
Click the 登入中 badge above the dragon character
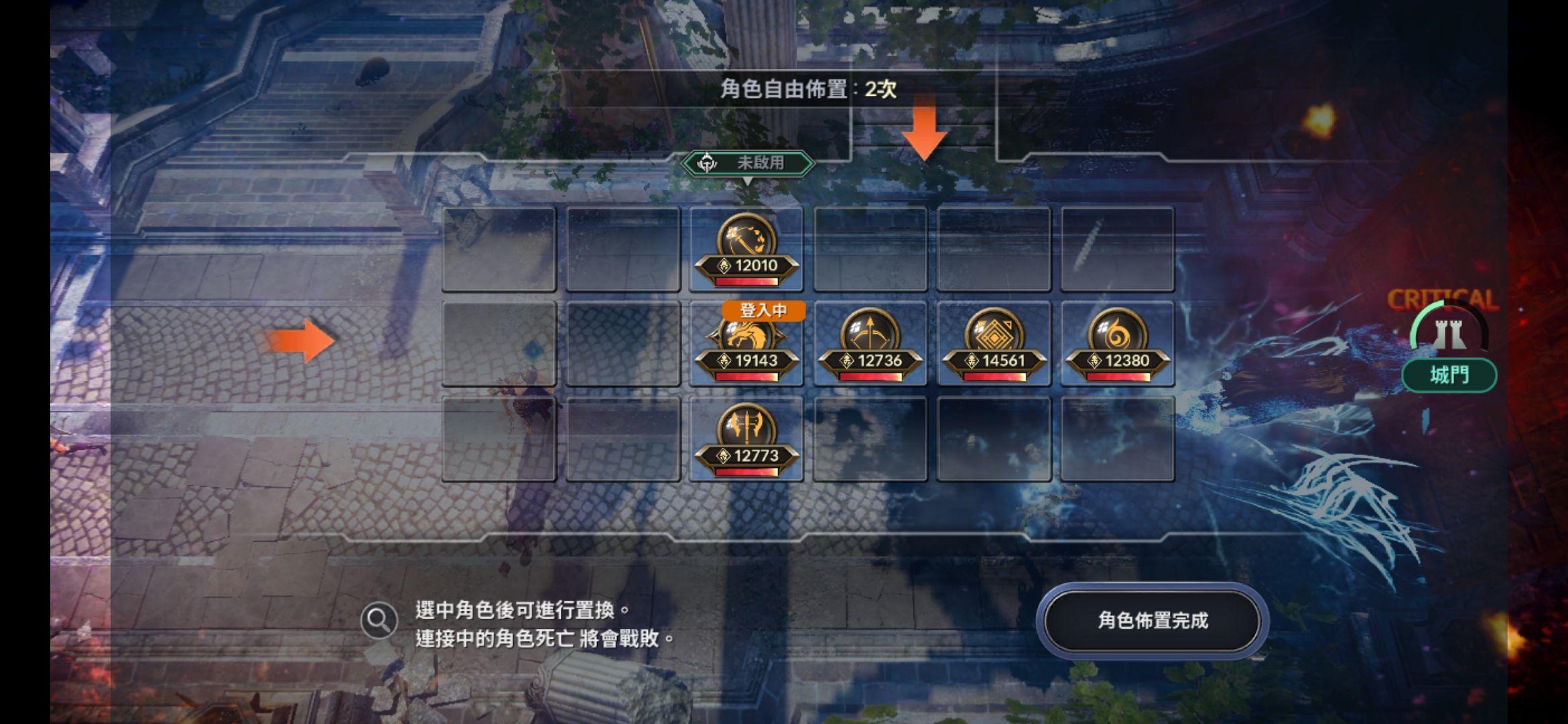tap(763, 312)
